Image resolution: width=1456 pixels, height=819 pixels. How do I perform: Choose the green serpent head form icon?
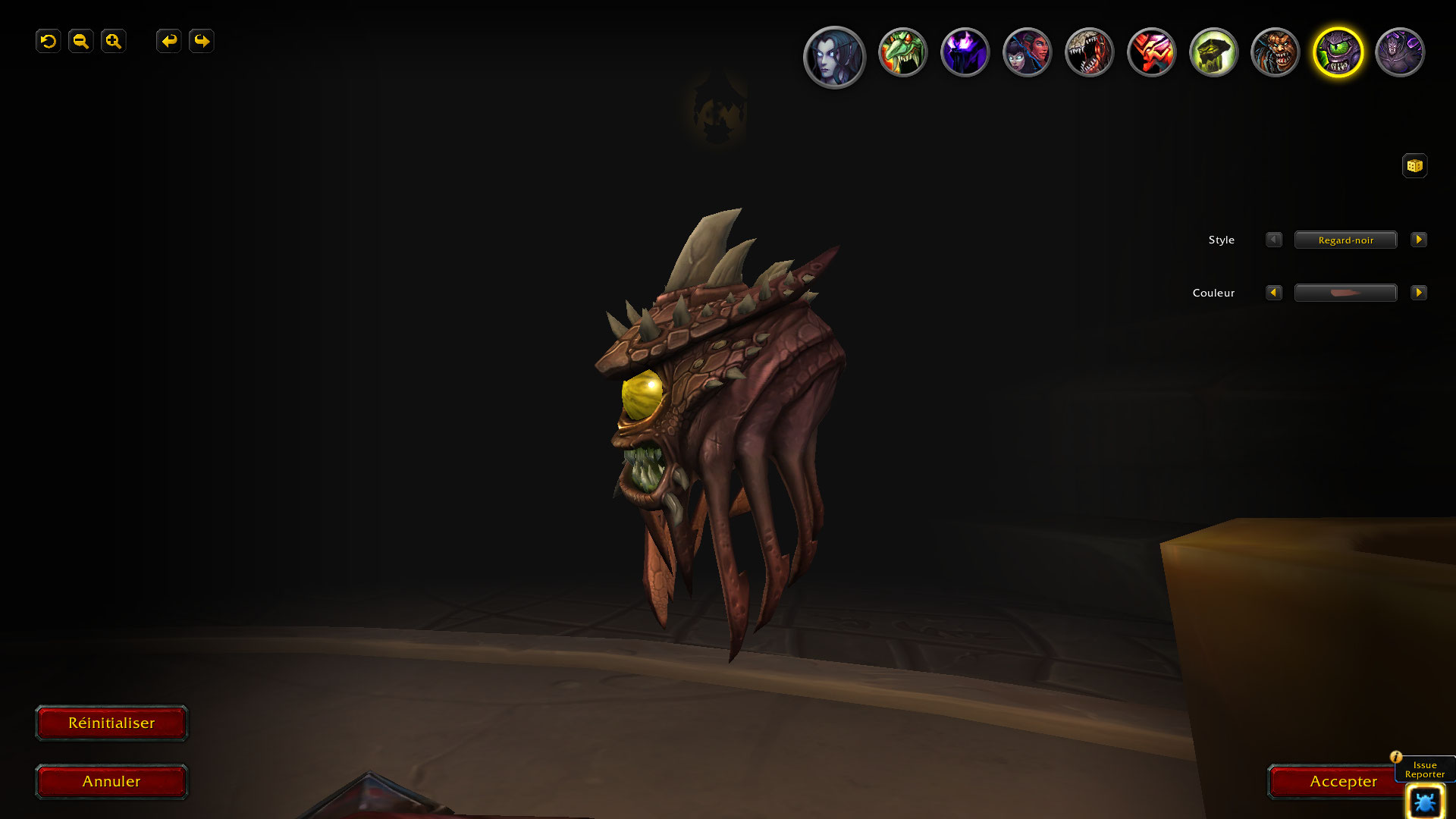[902, 52]
